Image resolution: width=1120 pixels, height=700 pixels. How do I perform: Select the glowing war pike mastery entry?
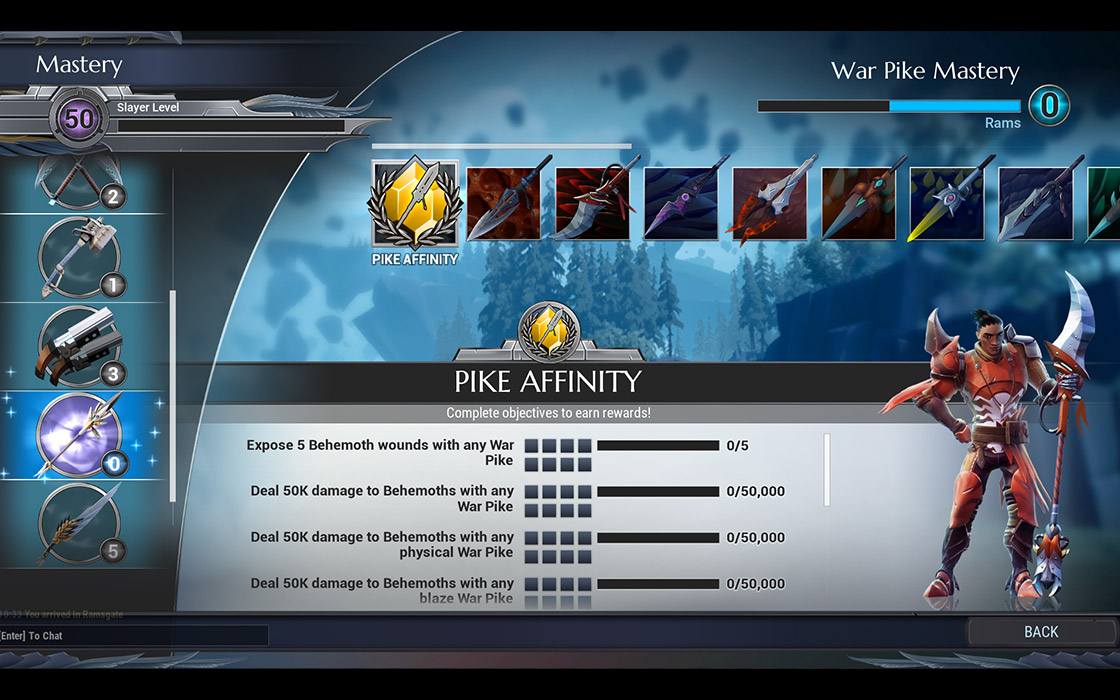(80, 435)
